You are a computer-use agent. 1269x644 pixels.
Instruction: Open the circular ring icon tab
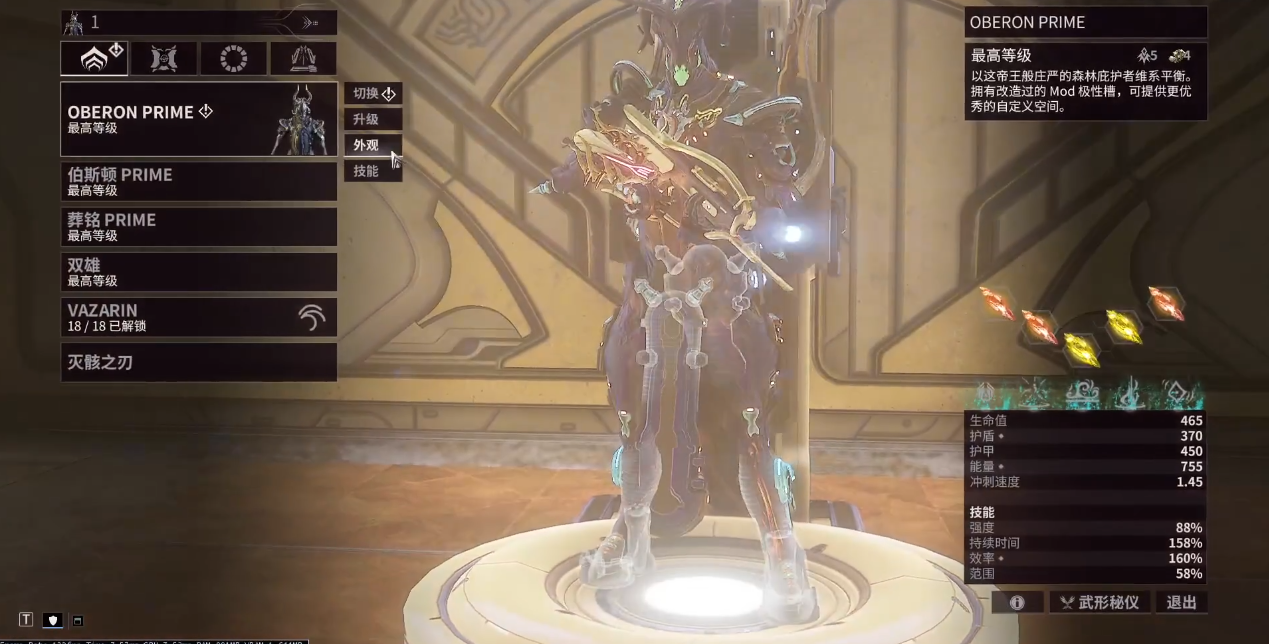coord(233,58)
